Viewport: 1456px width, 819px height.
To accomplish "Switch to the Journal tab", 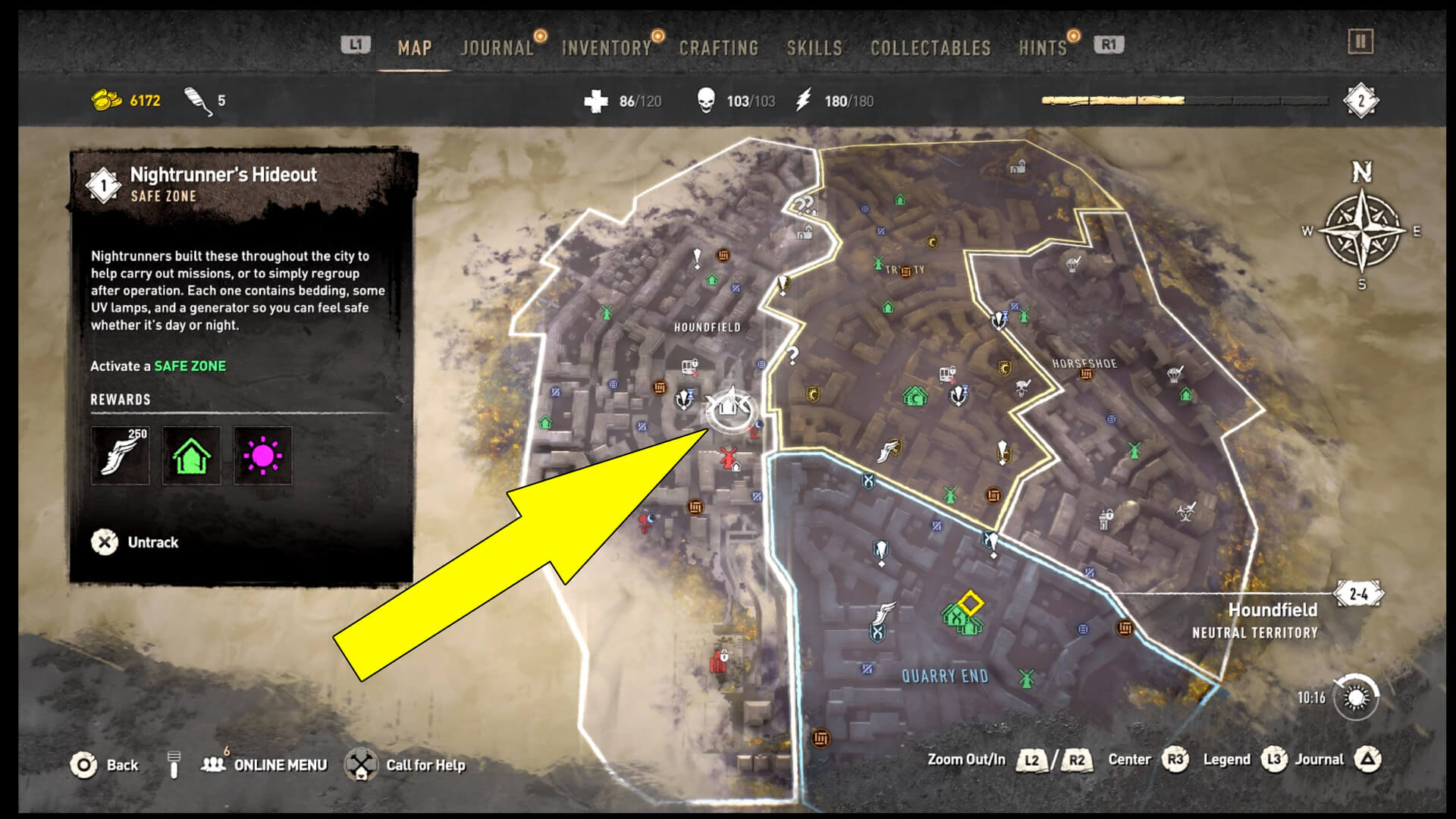I will point(497,47).
